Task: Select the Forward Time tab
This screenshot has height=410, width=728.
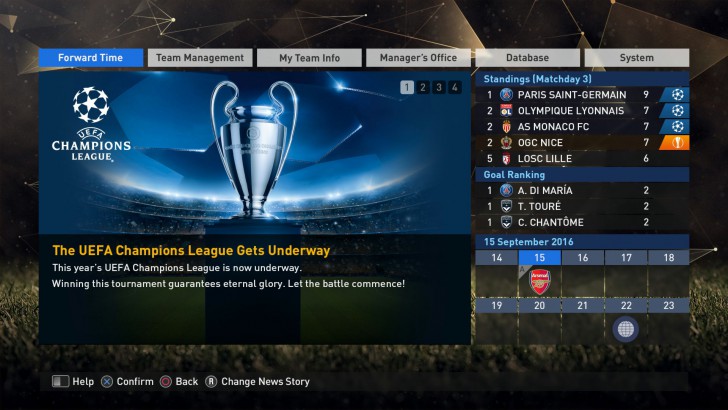Action: point(91,58)
